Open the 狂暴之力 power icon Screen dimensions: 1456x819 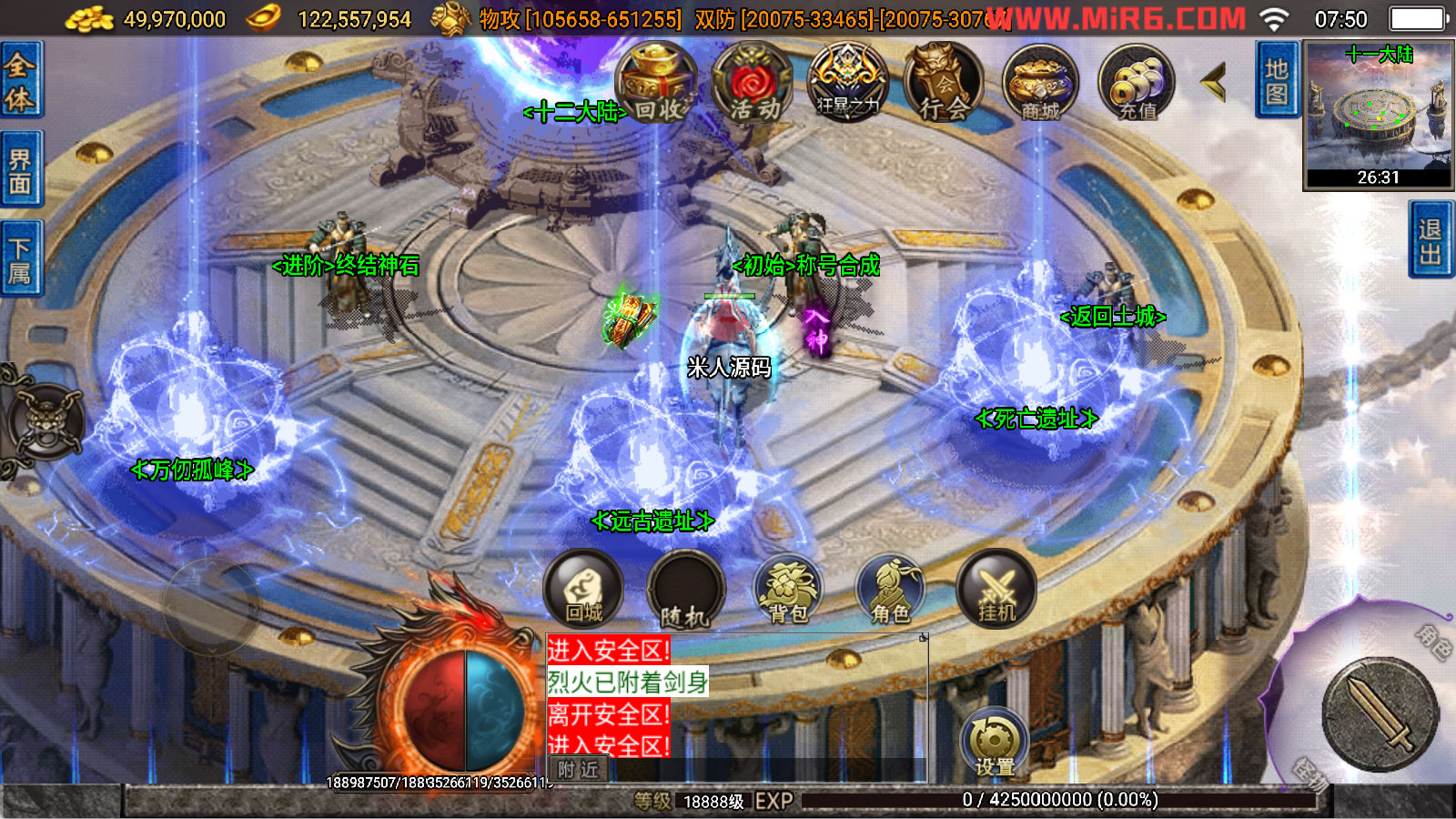848,84
